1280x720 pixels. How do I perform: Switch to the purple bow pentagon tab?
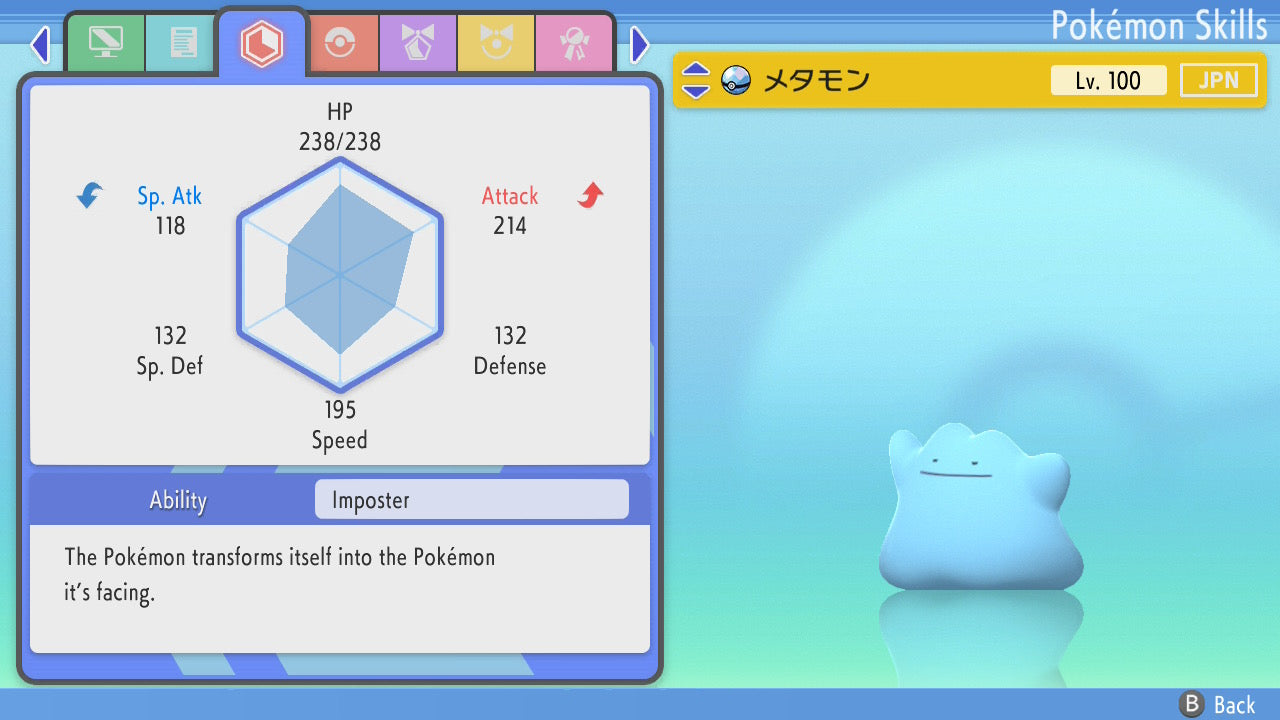(x=418, y=43)
